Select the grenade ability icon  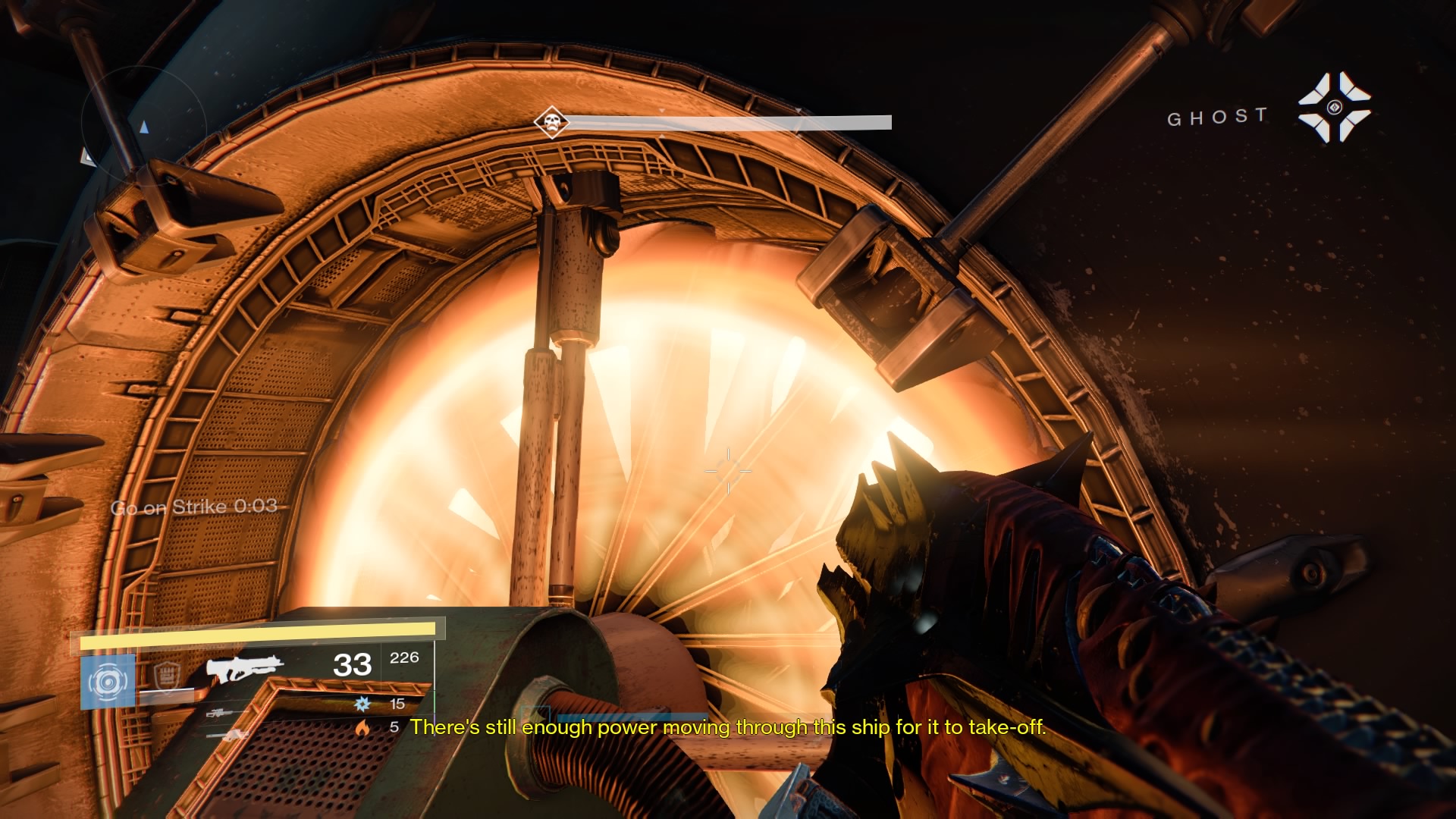pos(108,682)
